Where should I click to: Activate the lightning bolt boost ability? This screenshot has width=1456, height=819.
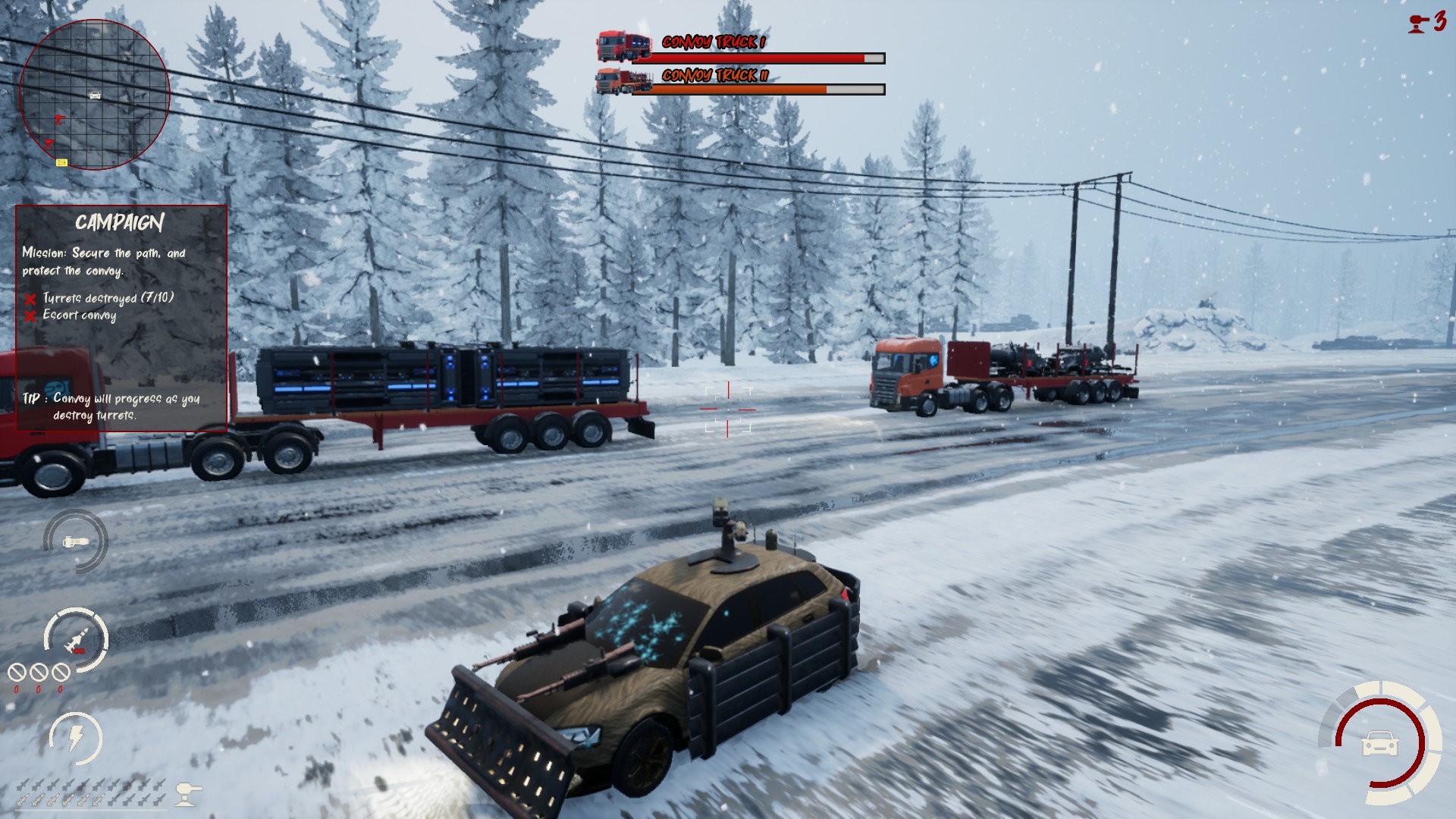(x=76, y=737)
